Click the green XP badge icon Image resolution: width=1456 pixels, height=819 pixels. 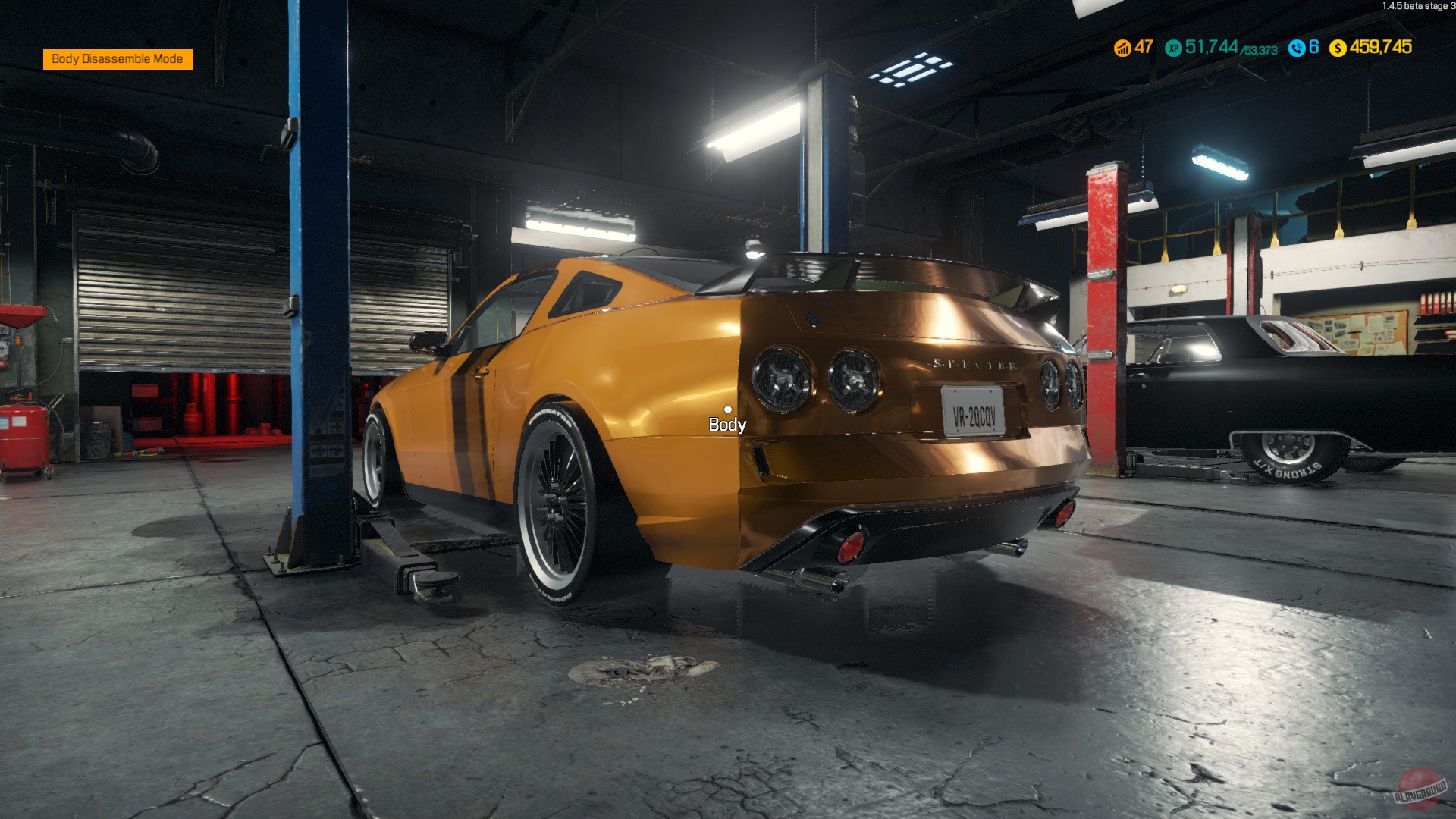[1172, 49]
